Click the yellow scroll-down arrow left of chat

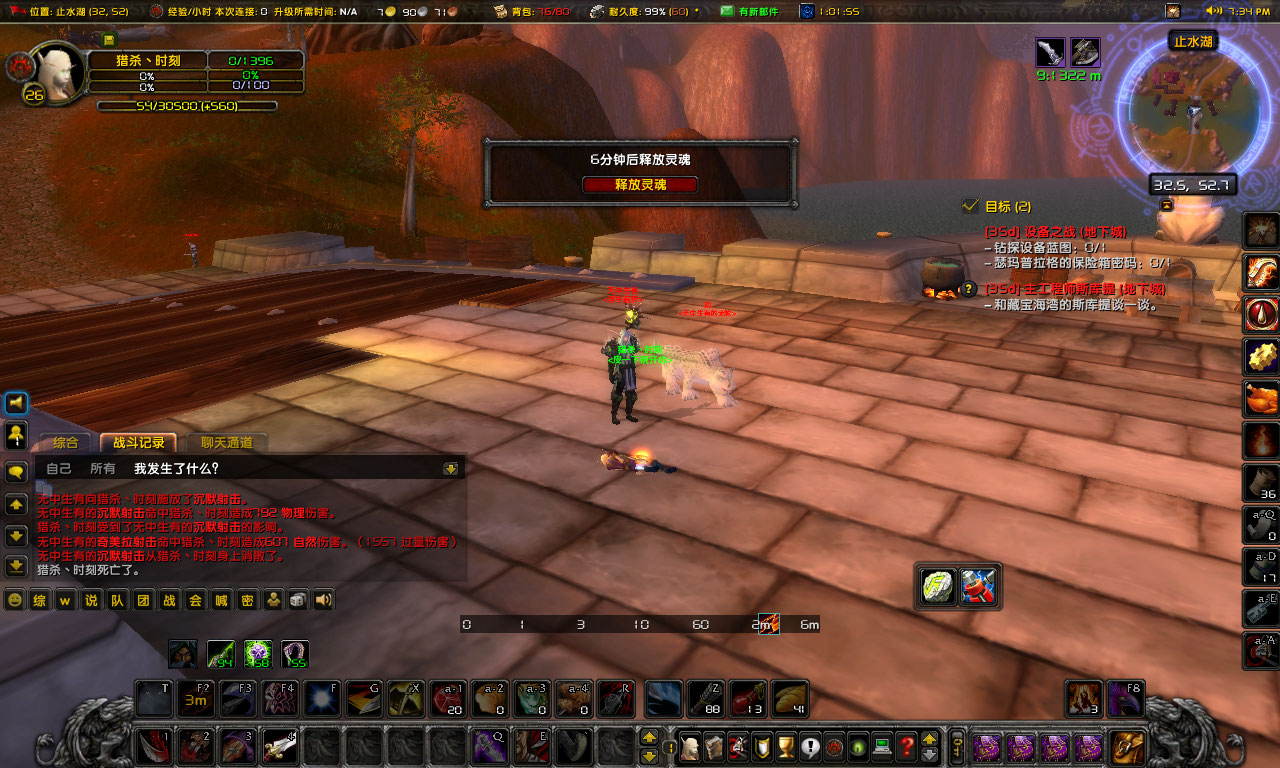[16, 536]
